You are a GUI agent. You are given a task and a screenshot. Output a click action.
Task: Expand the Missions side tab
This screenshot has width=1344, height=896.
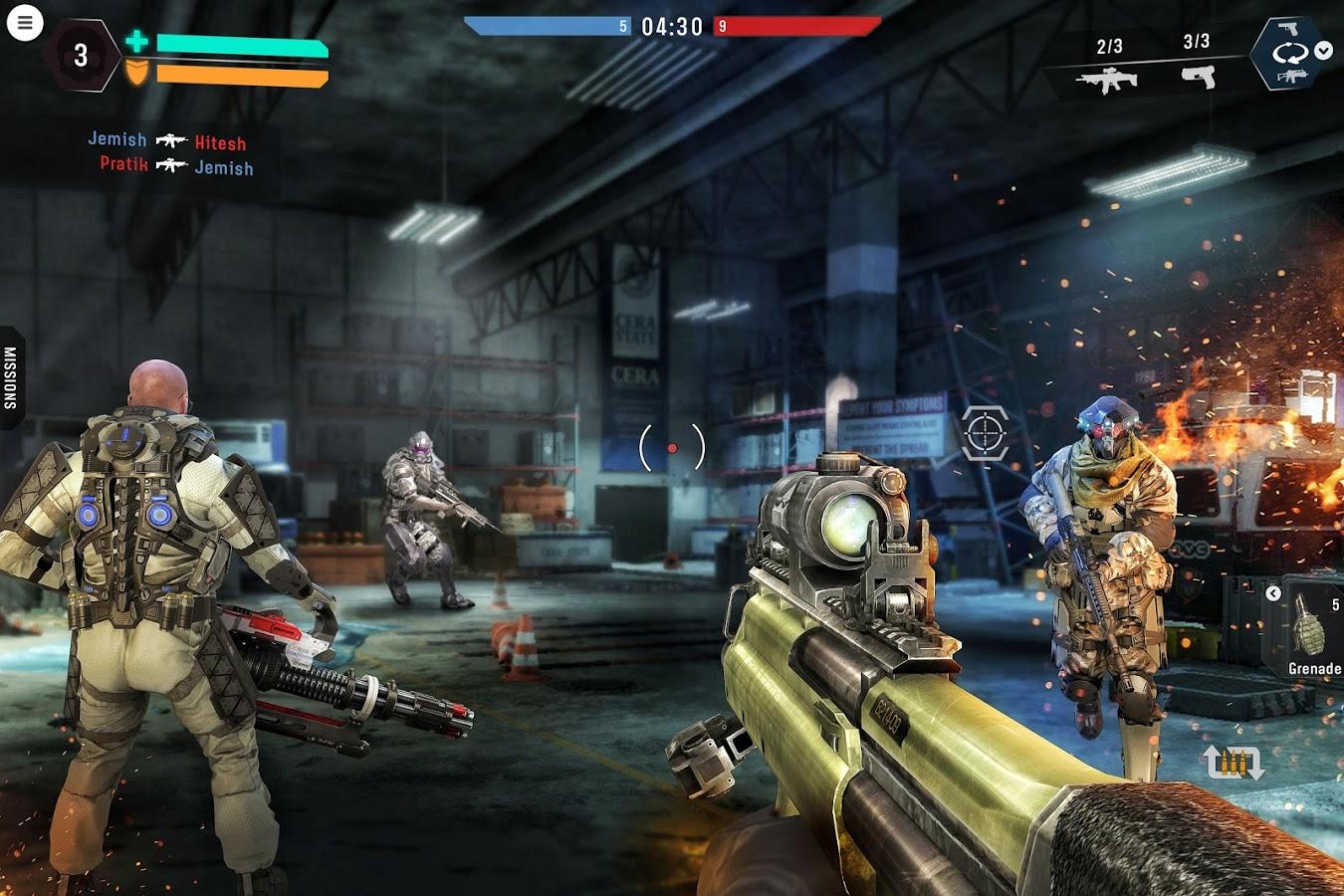(x=11, y=377)
